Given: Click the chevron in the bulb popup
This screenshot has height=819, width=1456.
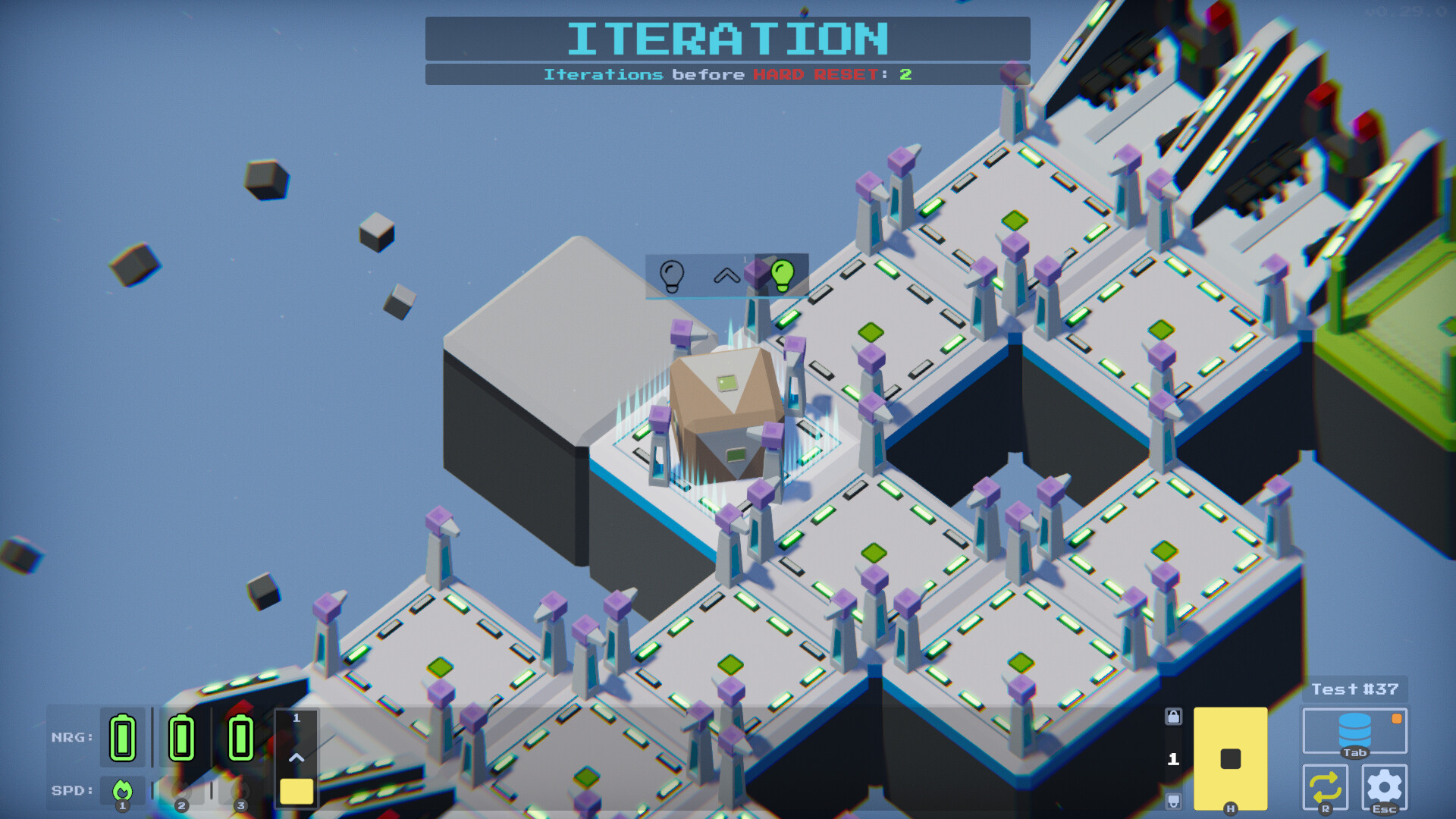Looking at the screenshot, I should click(726, 276).
